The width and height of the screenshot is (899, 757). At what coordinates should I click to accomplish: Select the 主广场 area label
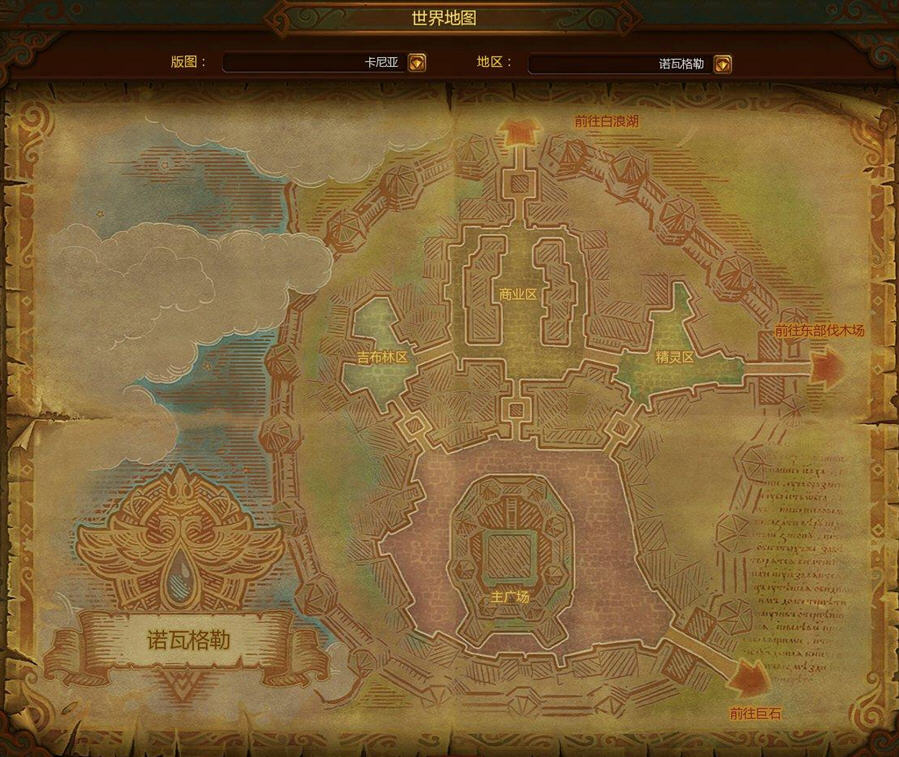509,597
